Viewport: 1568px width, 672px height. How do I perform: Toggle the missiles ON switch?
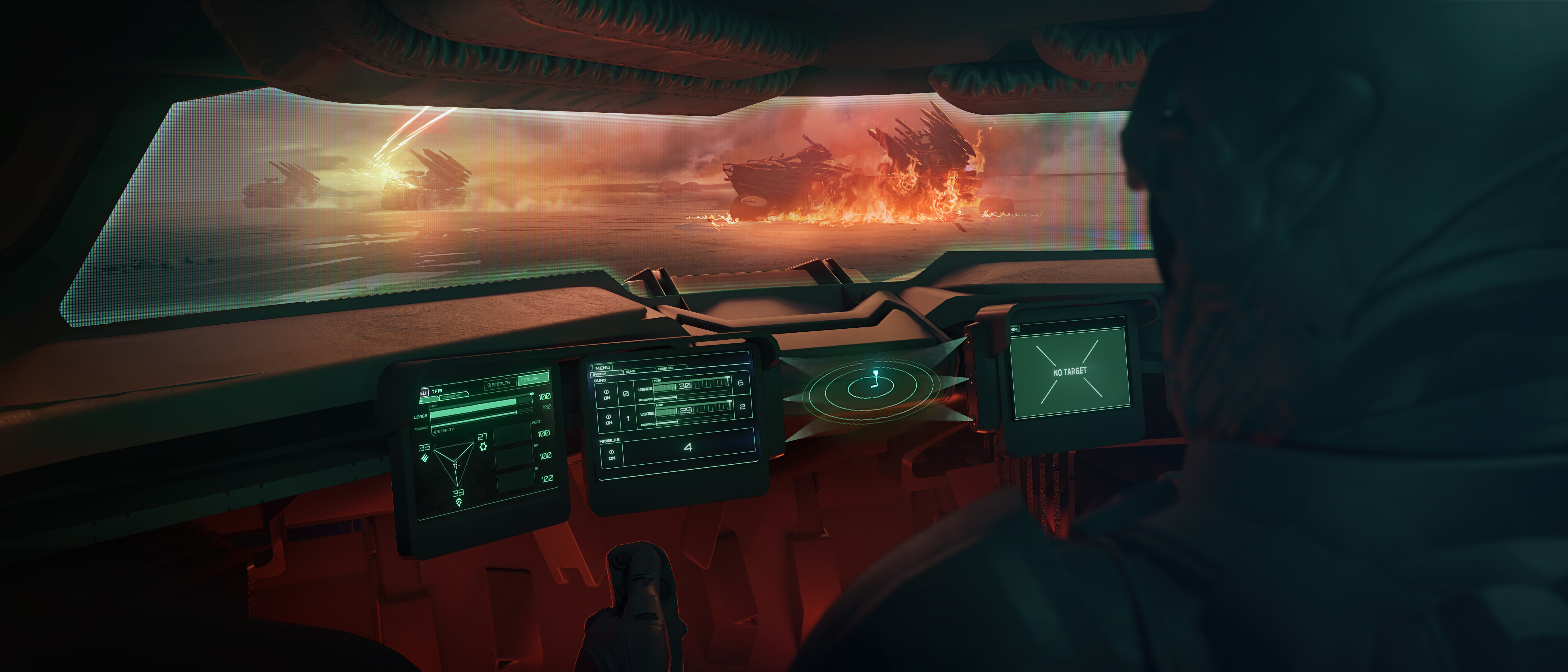(611, 455)
